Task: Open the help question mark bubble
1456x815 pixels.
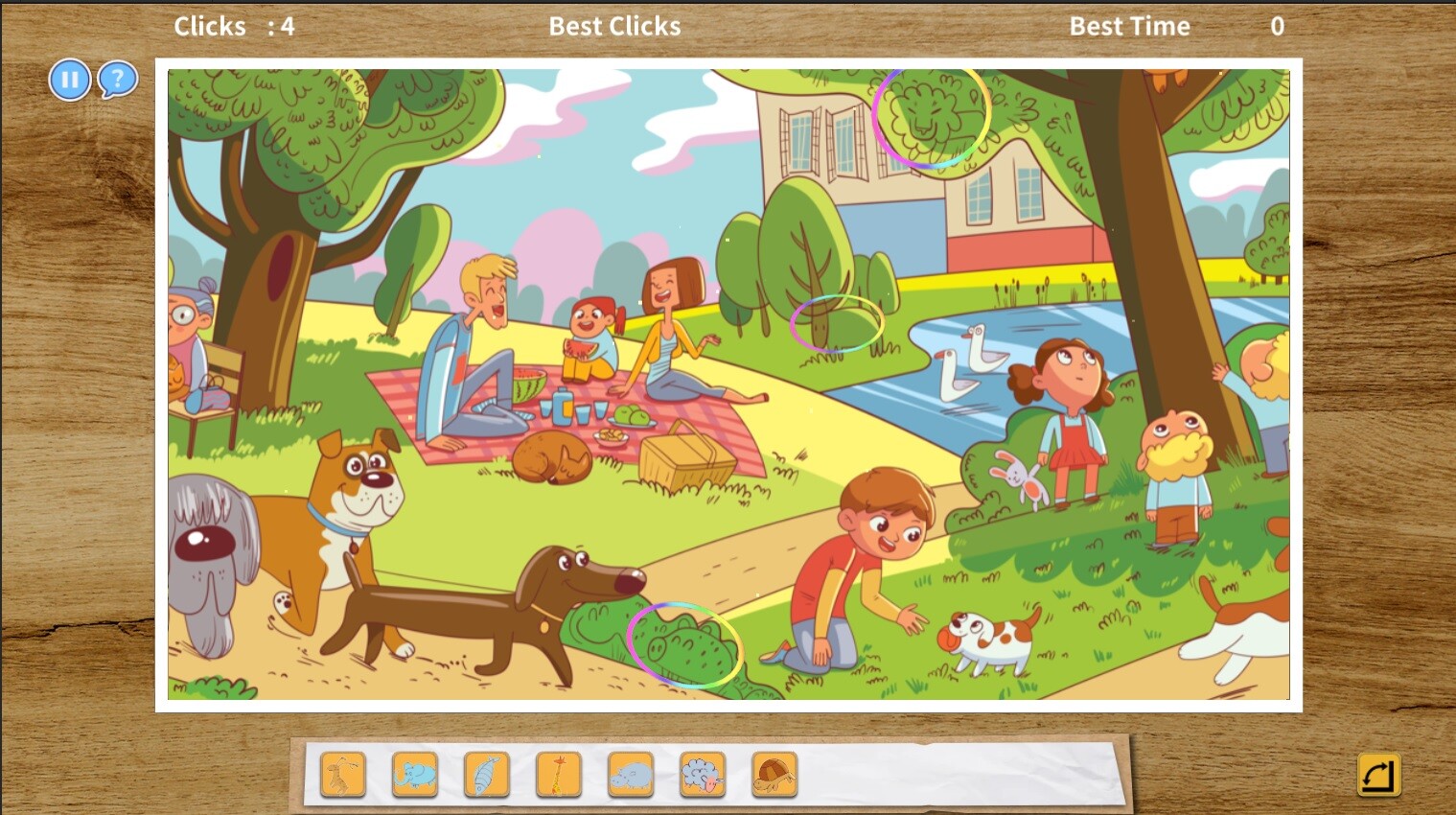Action: [x=117, y=80]
